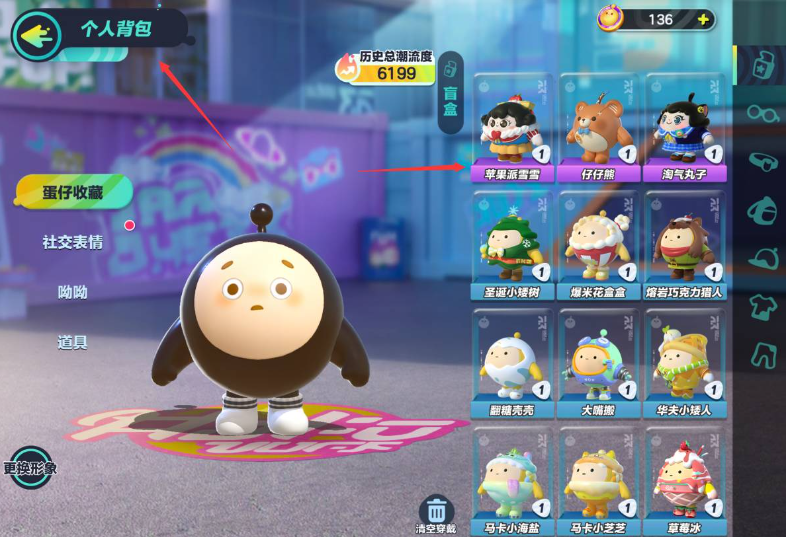The width and height of the screenshot is (787, 537).
Task: Choose the 爆米花盒盒 popcorn figure
Action: [x=598, y=243]
